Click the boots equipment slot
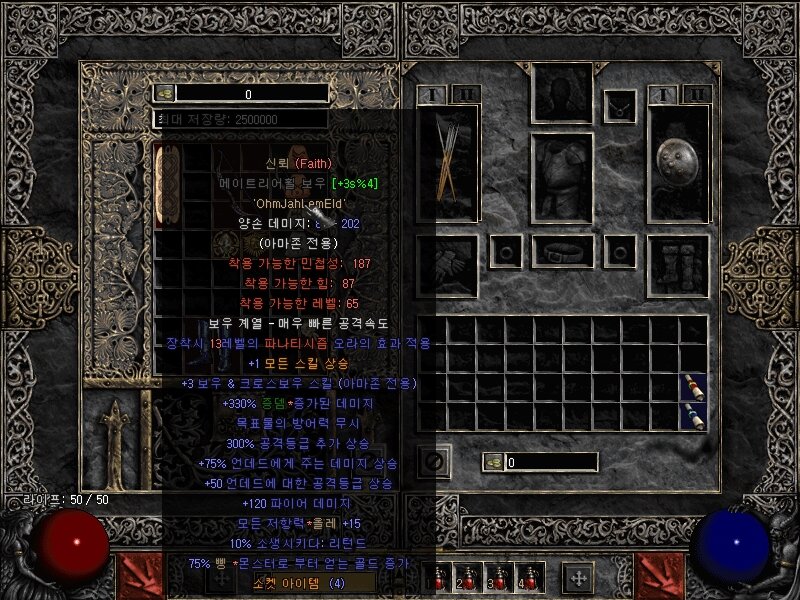 point(678,265)
